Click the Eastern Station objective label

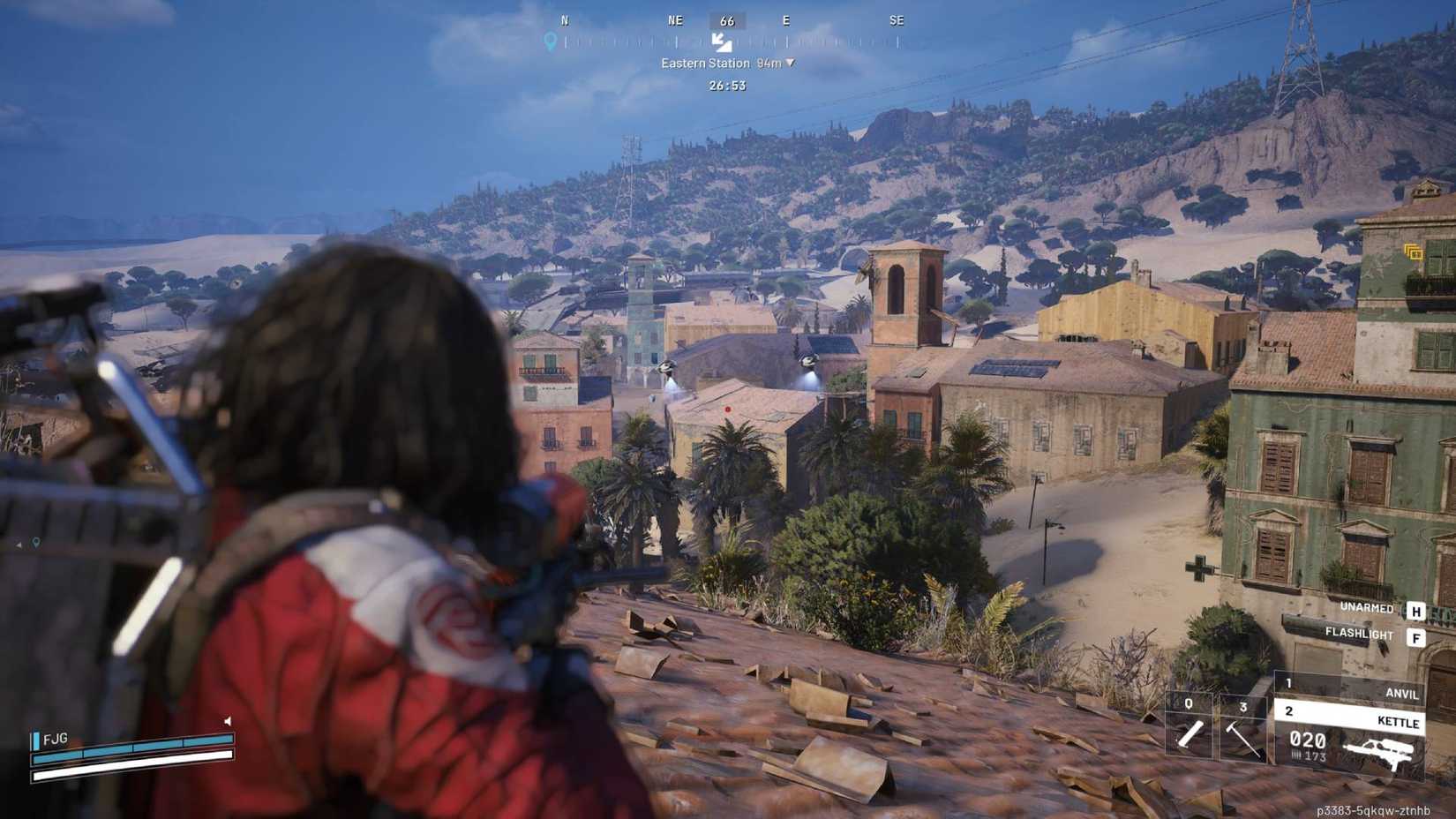[x=703, y=63]
